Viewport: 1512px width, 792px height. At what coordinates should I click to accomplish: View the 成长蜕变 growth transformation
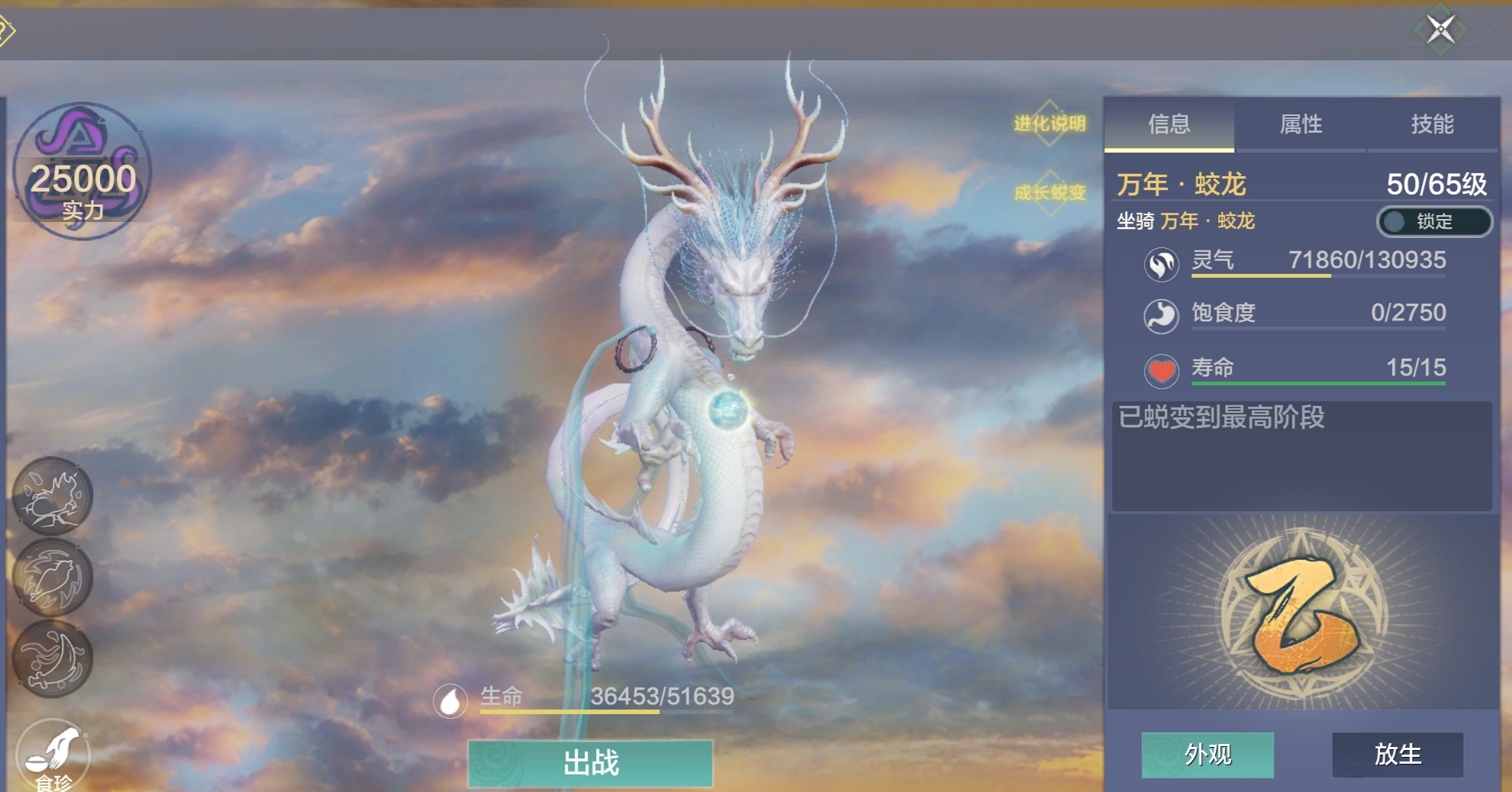click(1049, 192)
